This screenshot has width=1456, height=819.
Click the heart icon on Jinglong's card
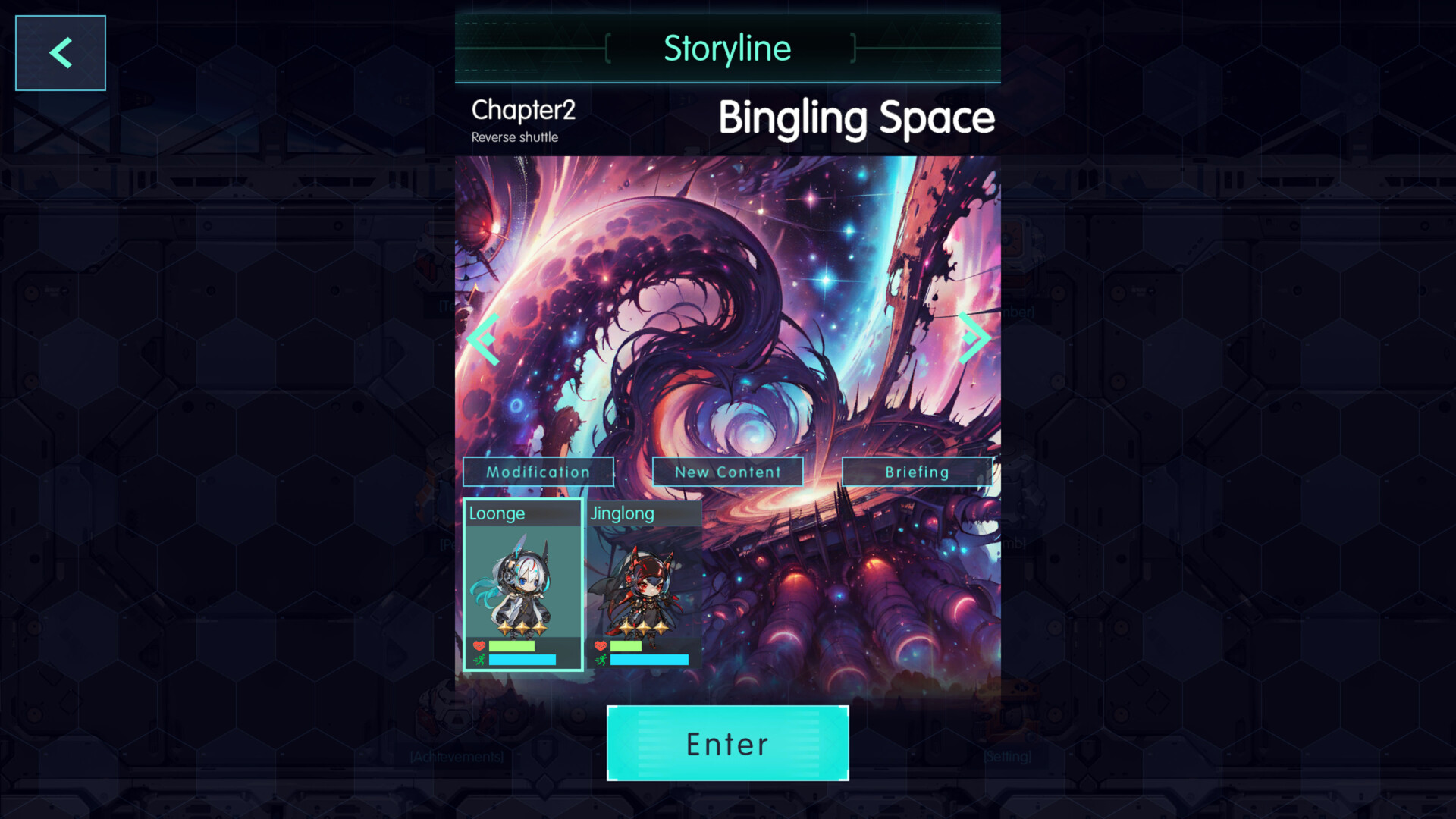pos(601,646)
